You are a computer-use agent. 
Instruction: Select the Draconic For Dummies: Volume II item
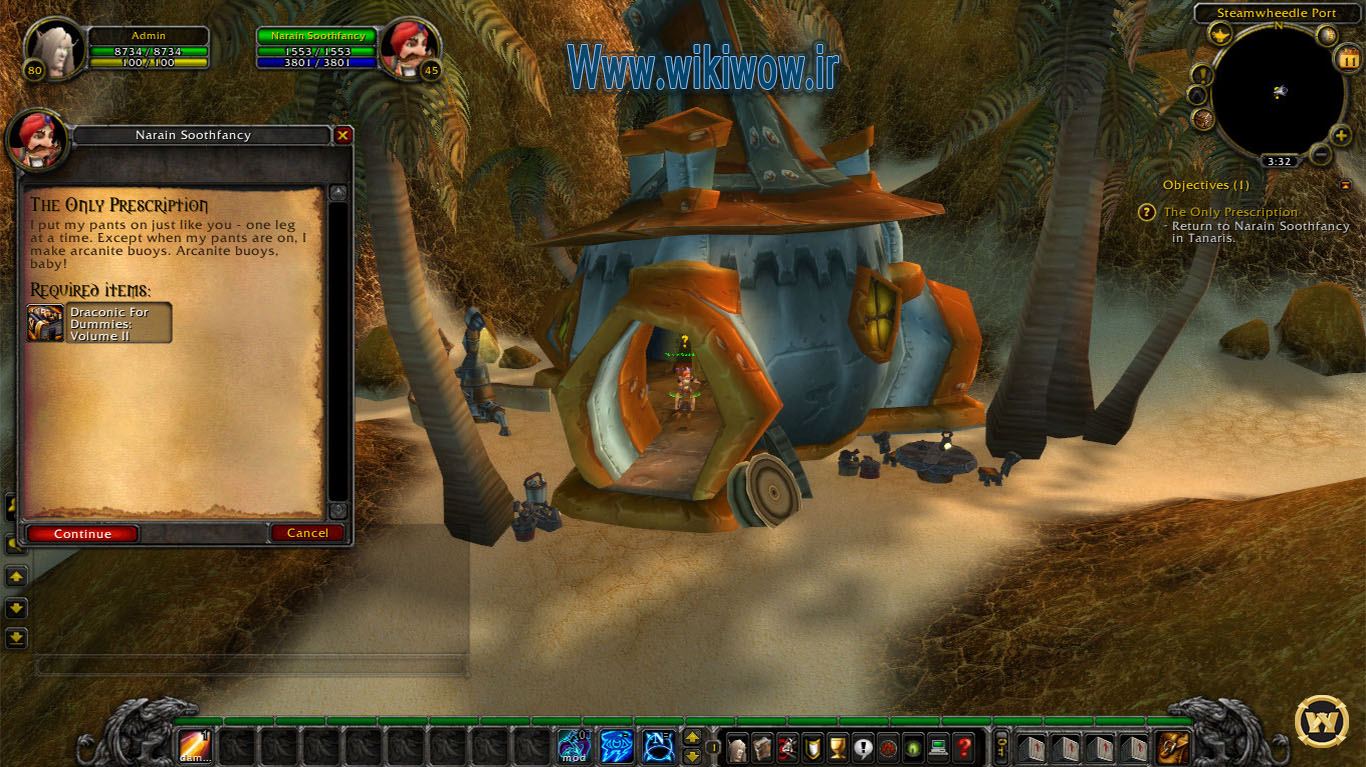click(100, 323)
